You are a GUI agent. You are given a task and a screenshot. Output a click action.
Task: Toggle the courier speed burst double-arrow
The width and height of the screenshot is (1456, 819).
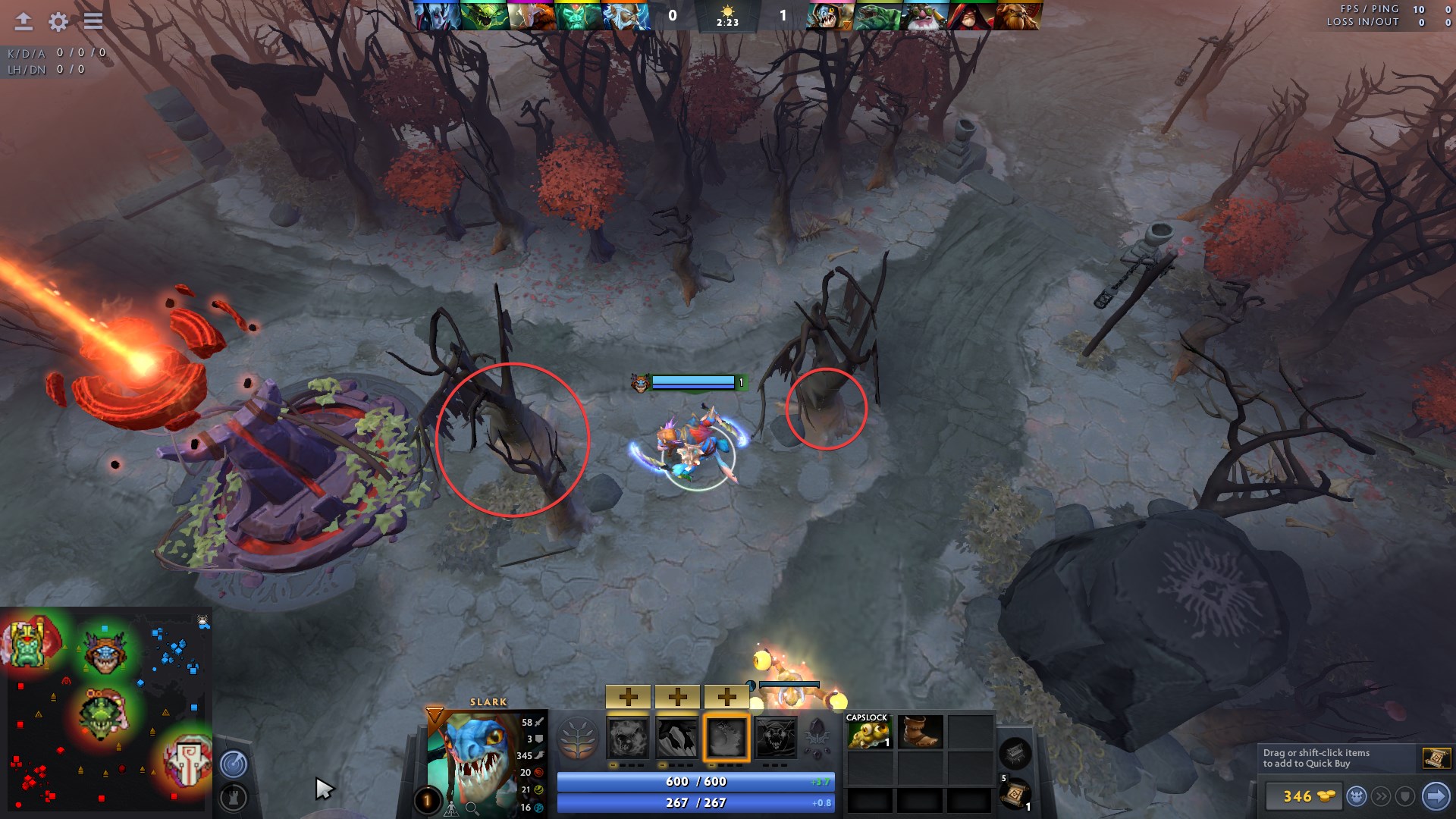[x=1381, y=796]
